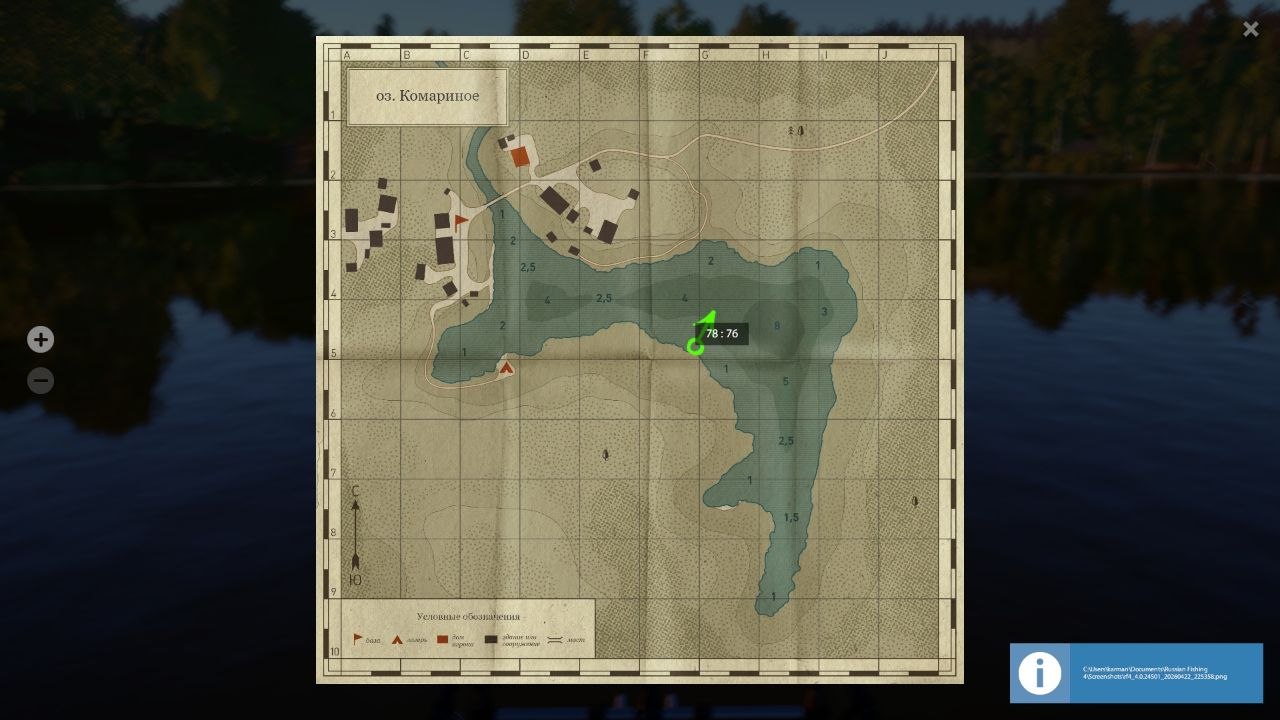1280x720 pixels.
Task: Click the red base flag marker near the village
Action: (460, 219)
